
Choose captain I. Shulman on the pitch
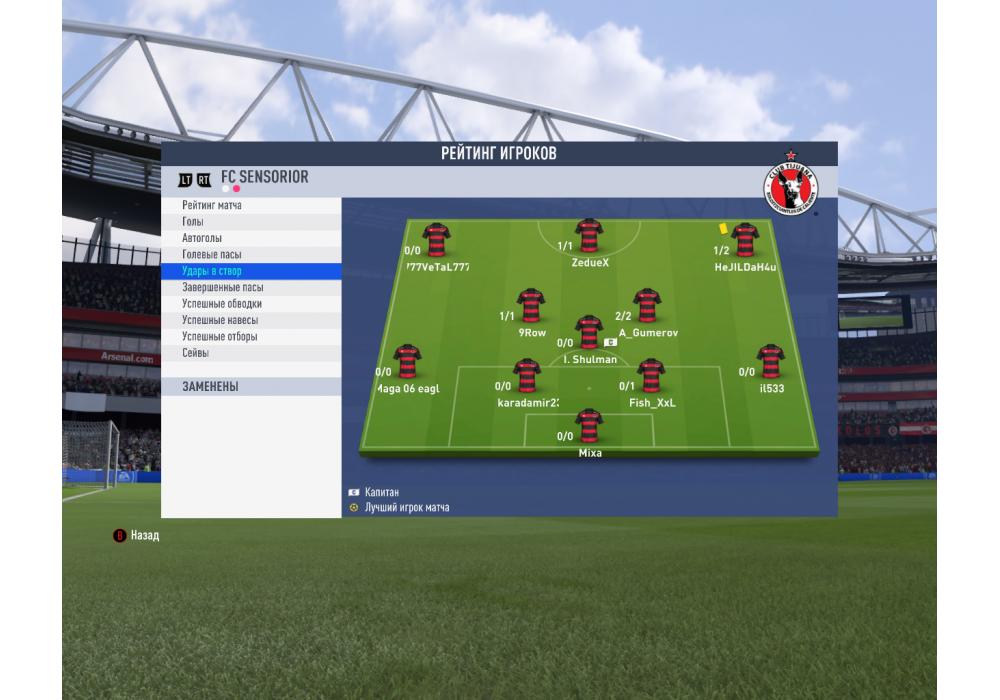click(589, 332)
